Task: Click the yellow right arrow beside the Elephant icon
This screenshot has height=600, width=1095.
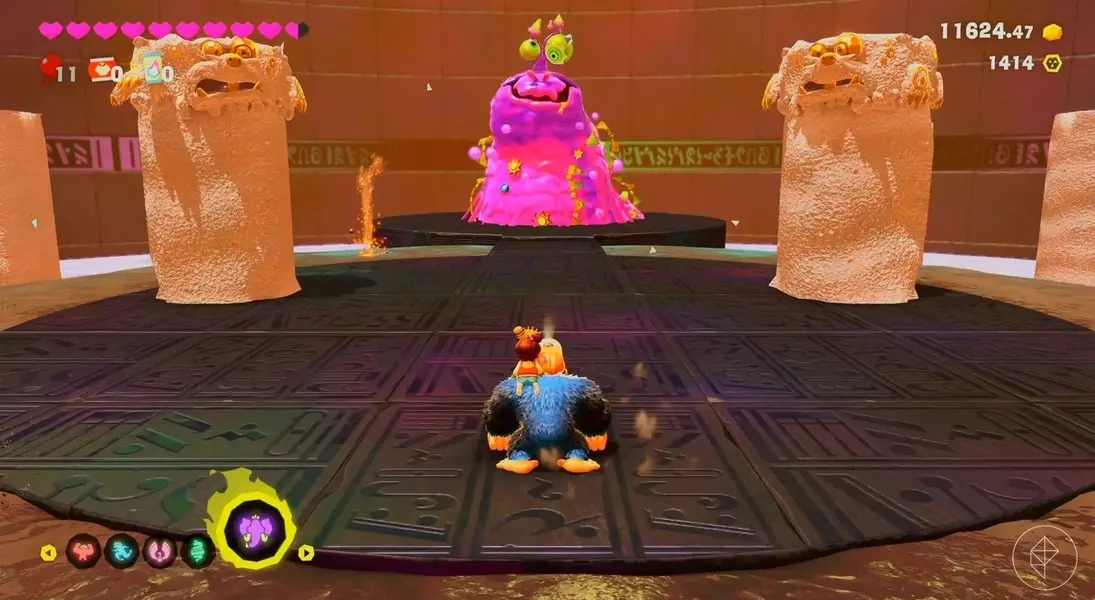Action: coord(306,552)
